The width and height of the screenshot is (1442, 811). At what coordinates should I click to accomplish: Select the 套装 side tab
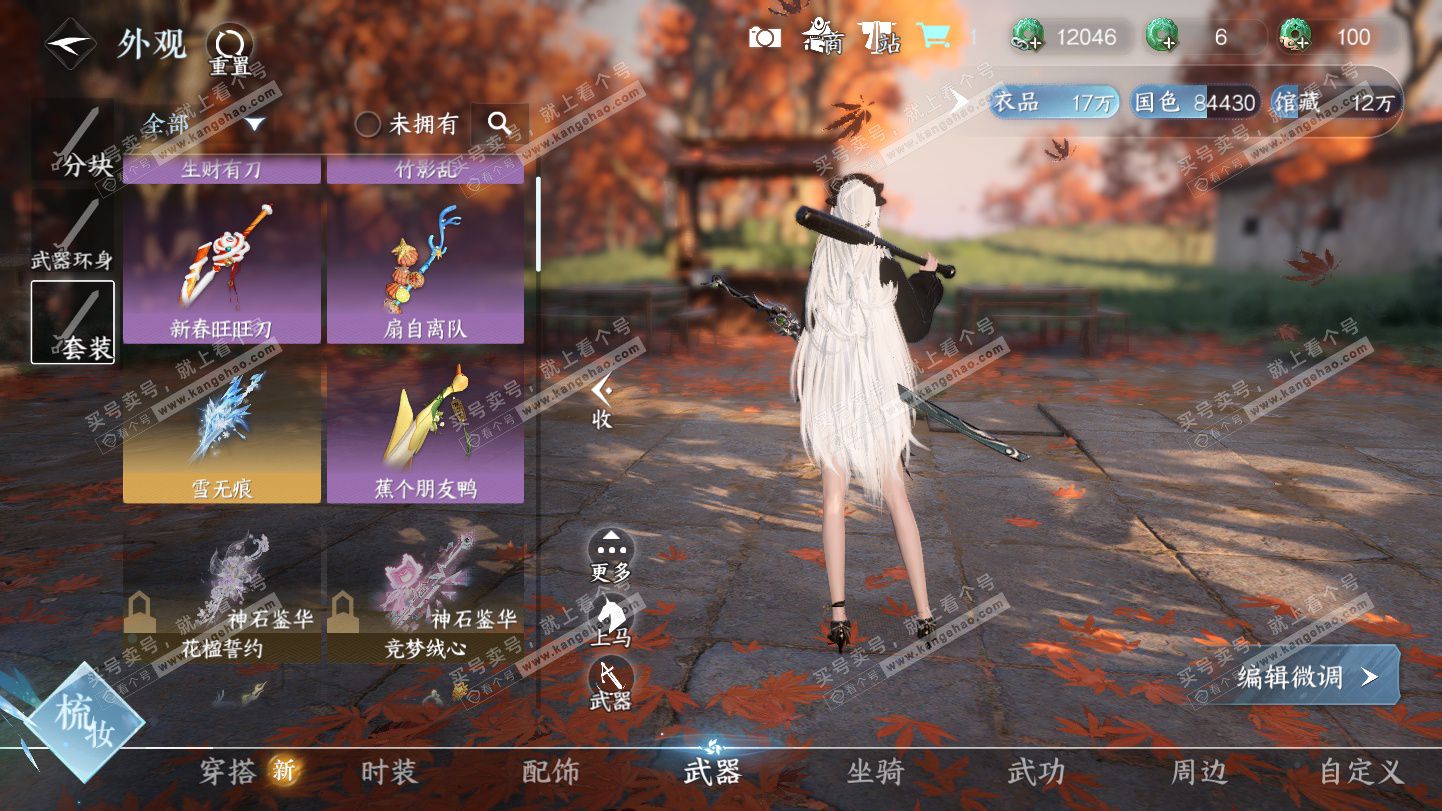click(x=73, y=322)
